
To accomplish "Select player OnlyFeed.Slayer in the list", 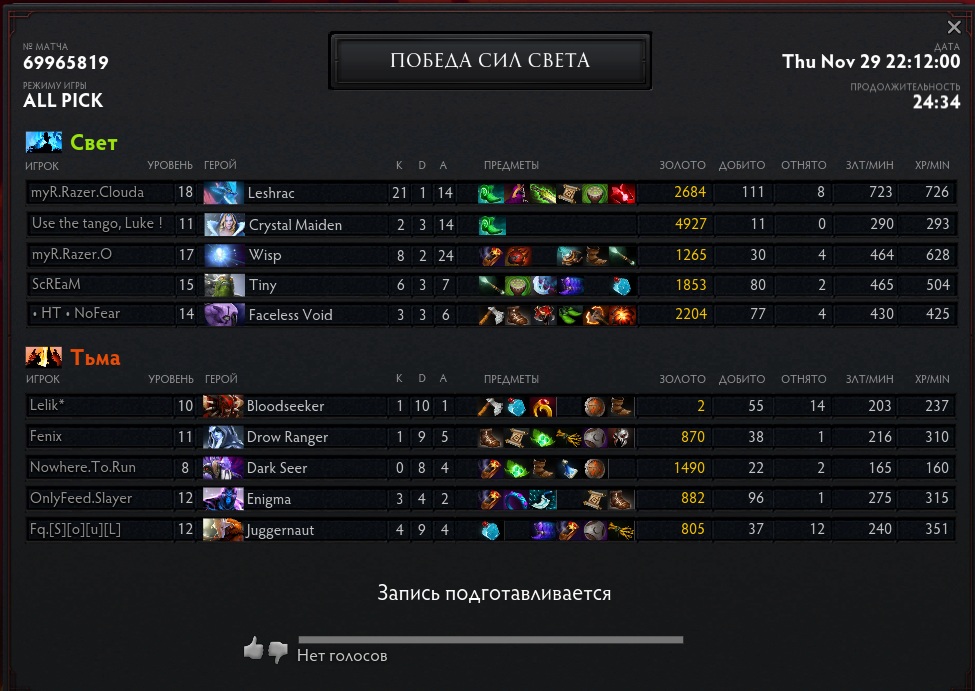I will click(x=81, y=498).
